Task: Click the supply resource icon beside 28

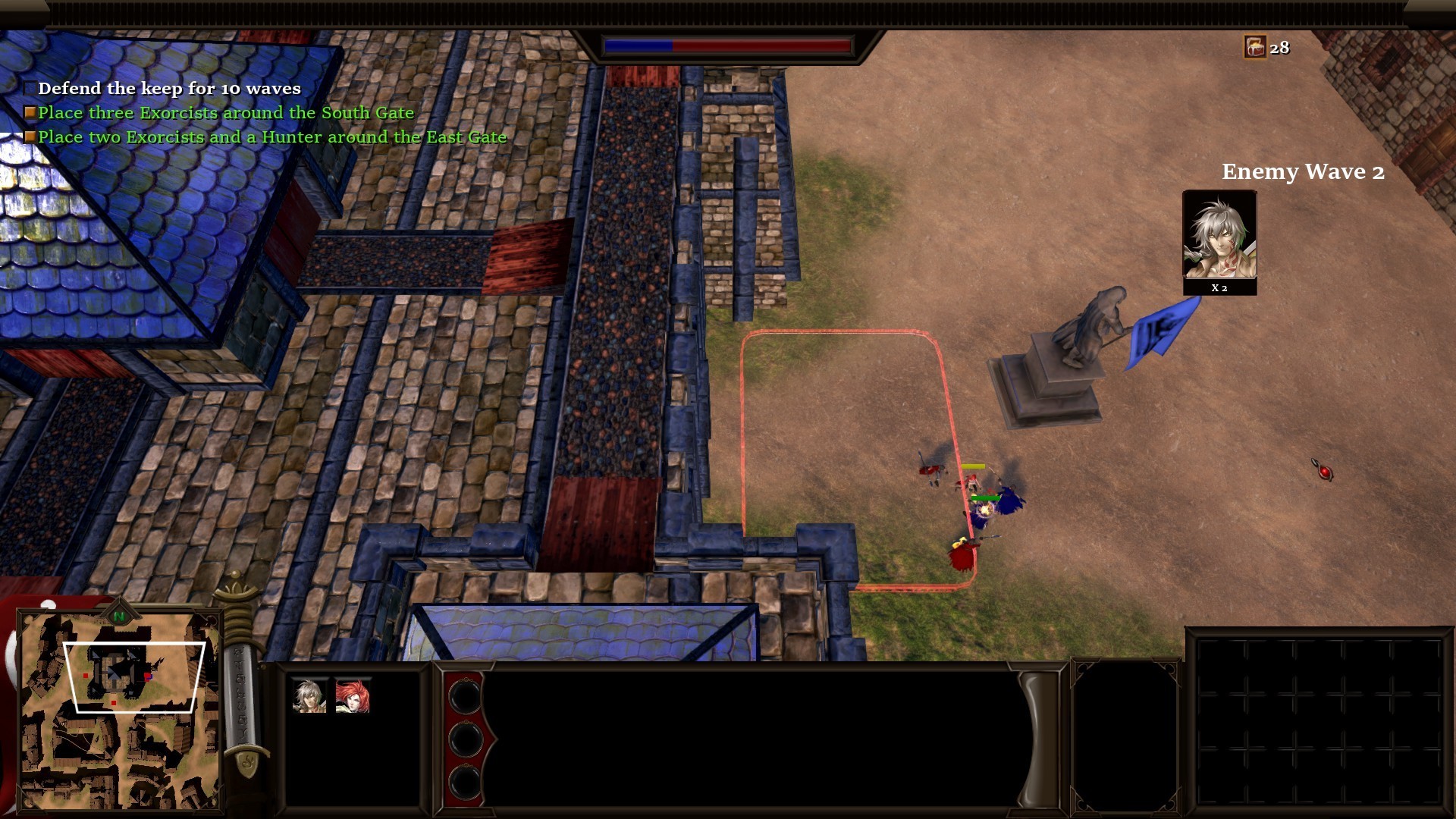Action: click(1255, 48)
